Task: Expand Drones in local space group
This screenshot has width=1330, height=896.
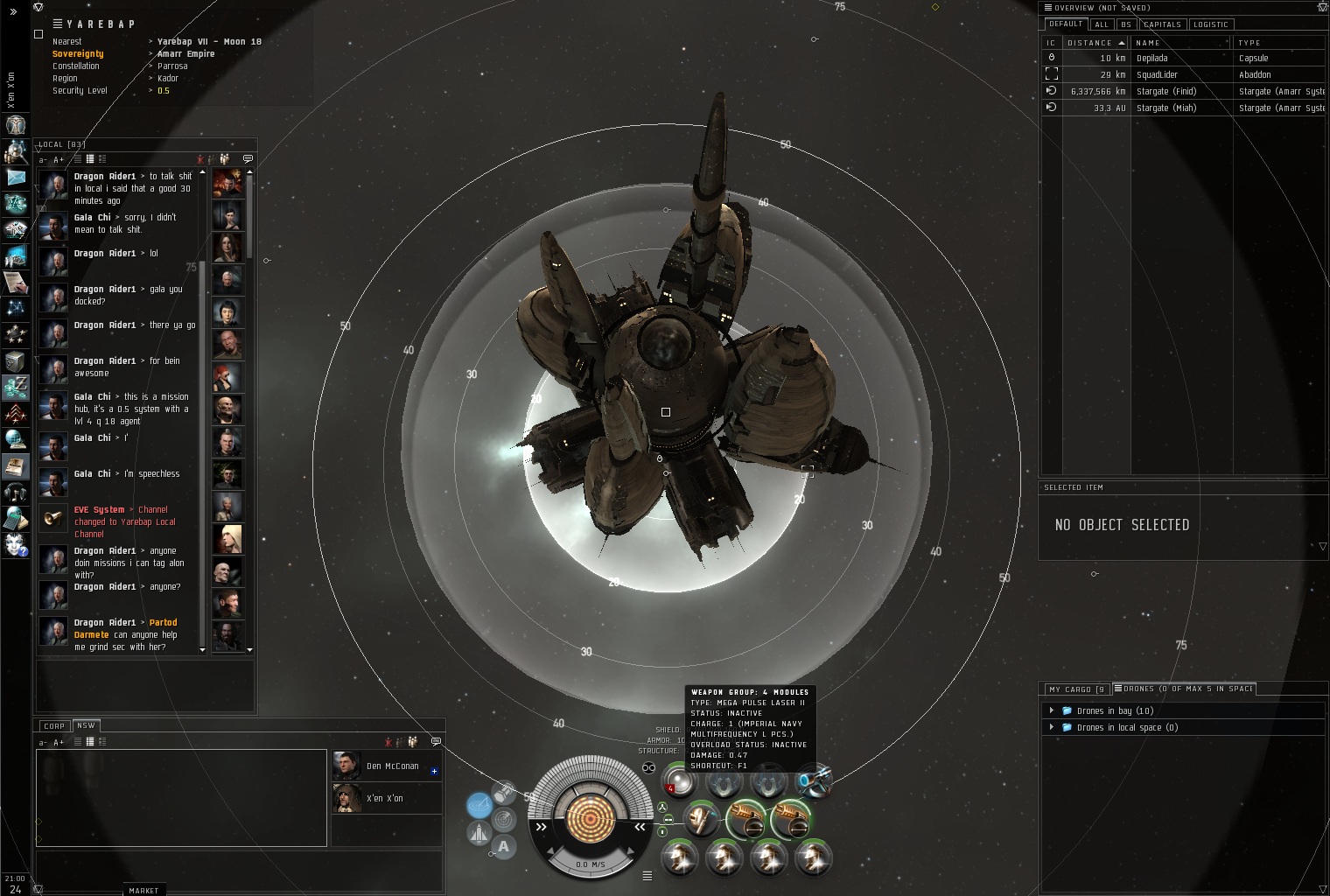Action: (1052, 727)
